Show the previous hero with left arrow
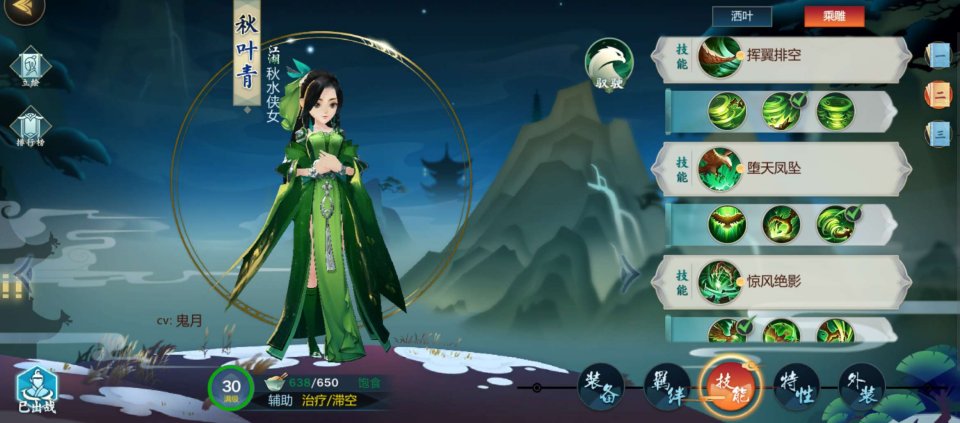The width and height of the screenshot is (960, 423). (22, 268)
